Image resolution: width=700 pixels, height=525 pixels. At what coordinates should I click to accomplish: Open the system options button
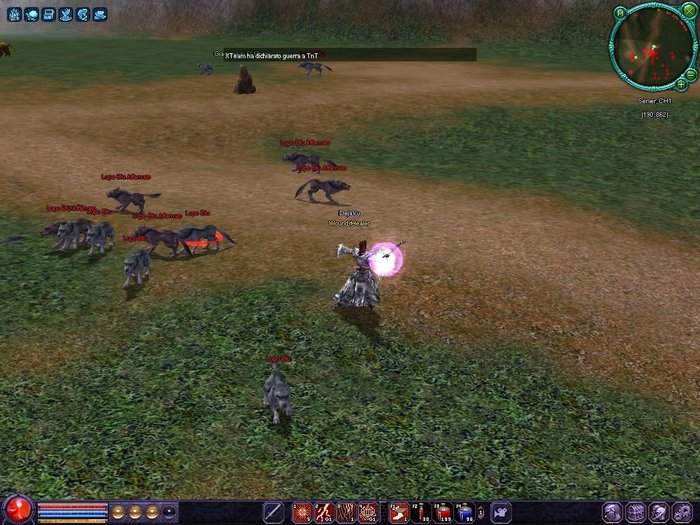coord(683,512)
